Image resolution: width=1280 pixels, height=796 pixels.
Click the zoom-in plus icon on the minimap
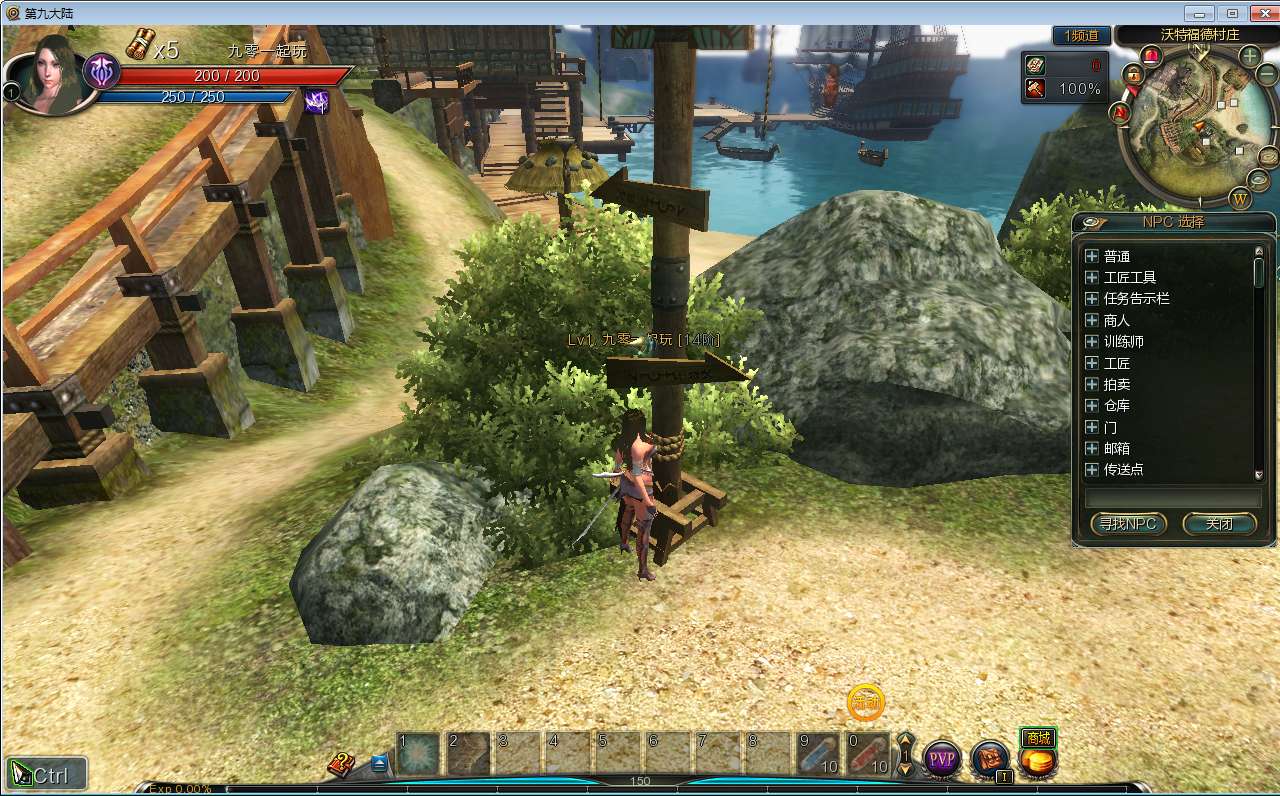(x=1248, y=56)
